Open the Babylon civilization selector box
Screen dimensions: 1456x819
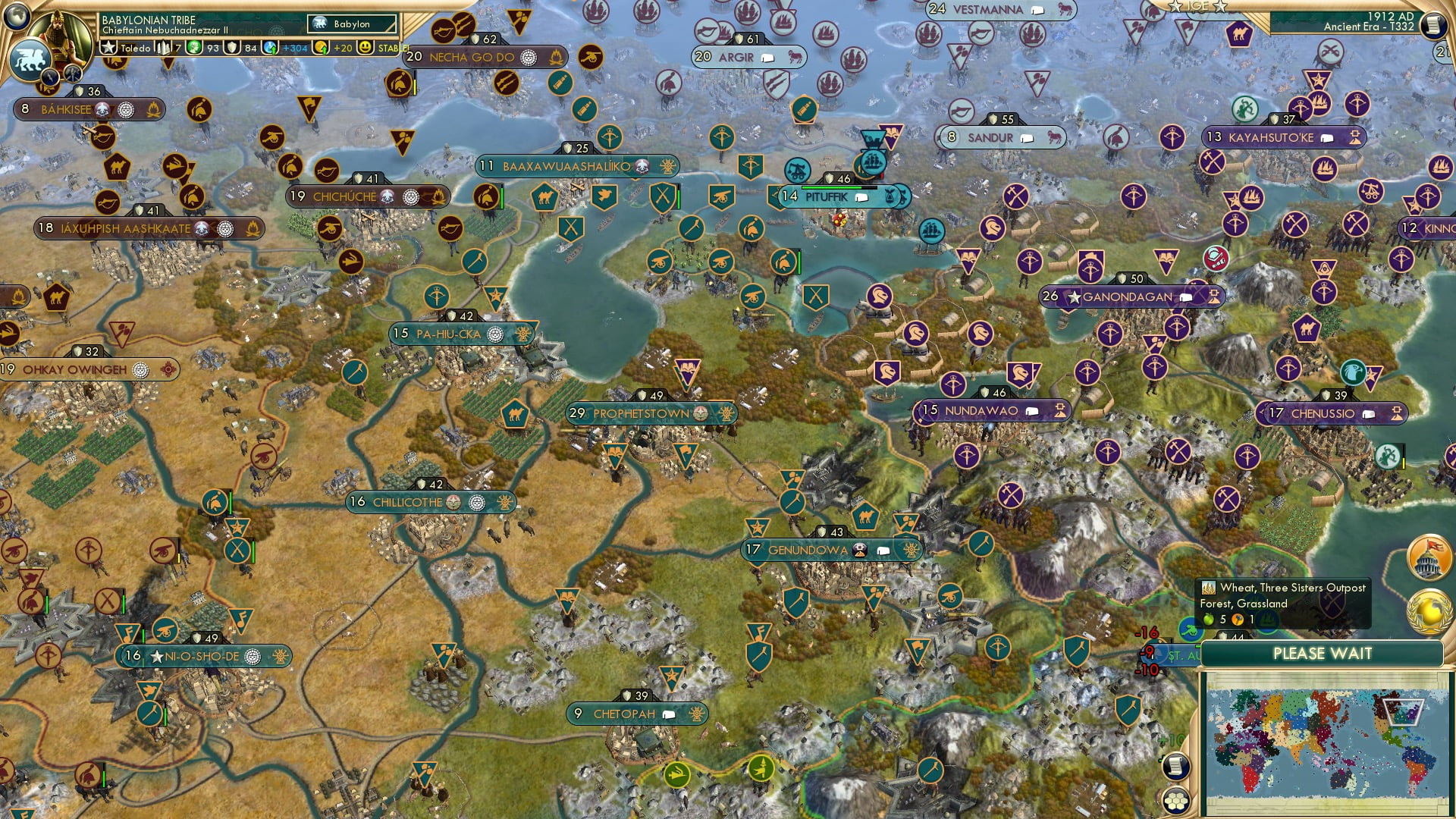(x=351, y=24)
